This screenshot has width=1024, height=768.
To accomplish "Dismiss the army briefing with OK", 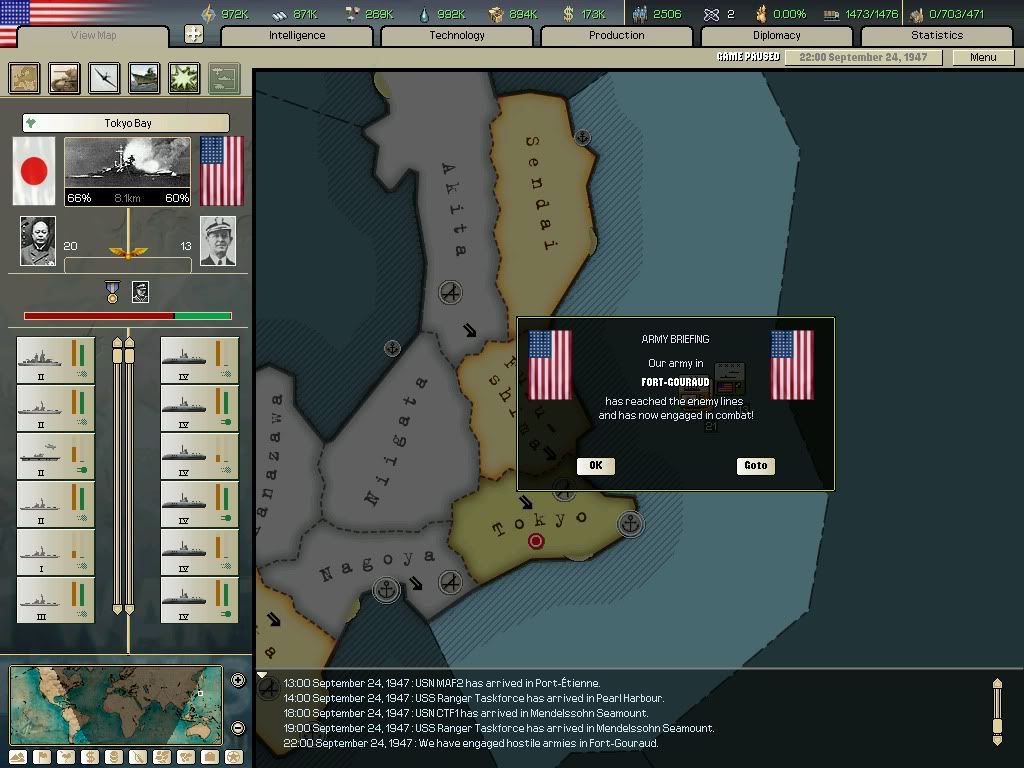I will [595, 465].
